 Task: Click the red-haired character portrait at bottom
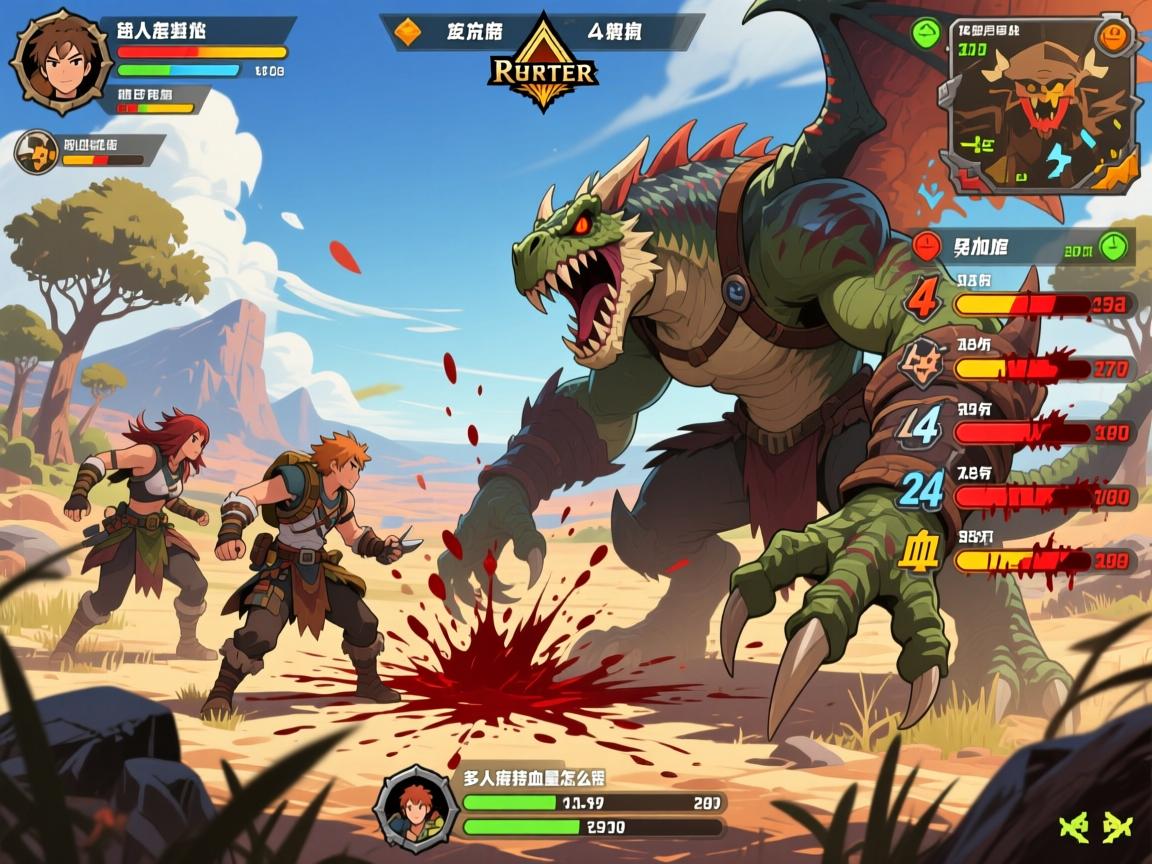pyautogui.click(x=416, y=807)
